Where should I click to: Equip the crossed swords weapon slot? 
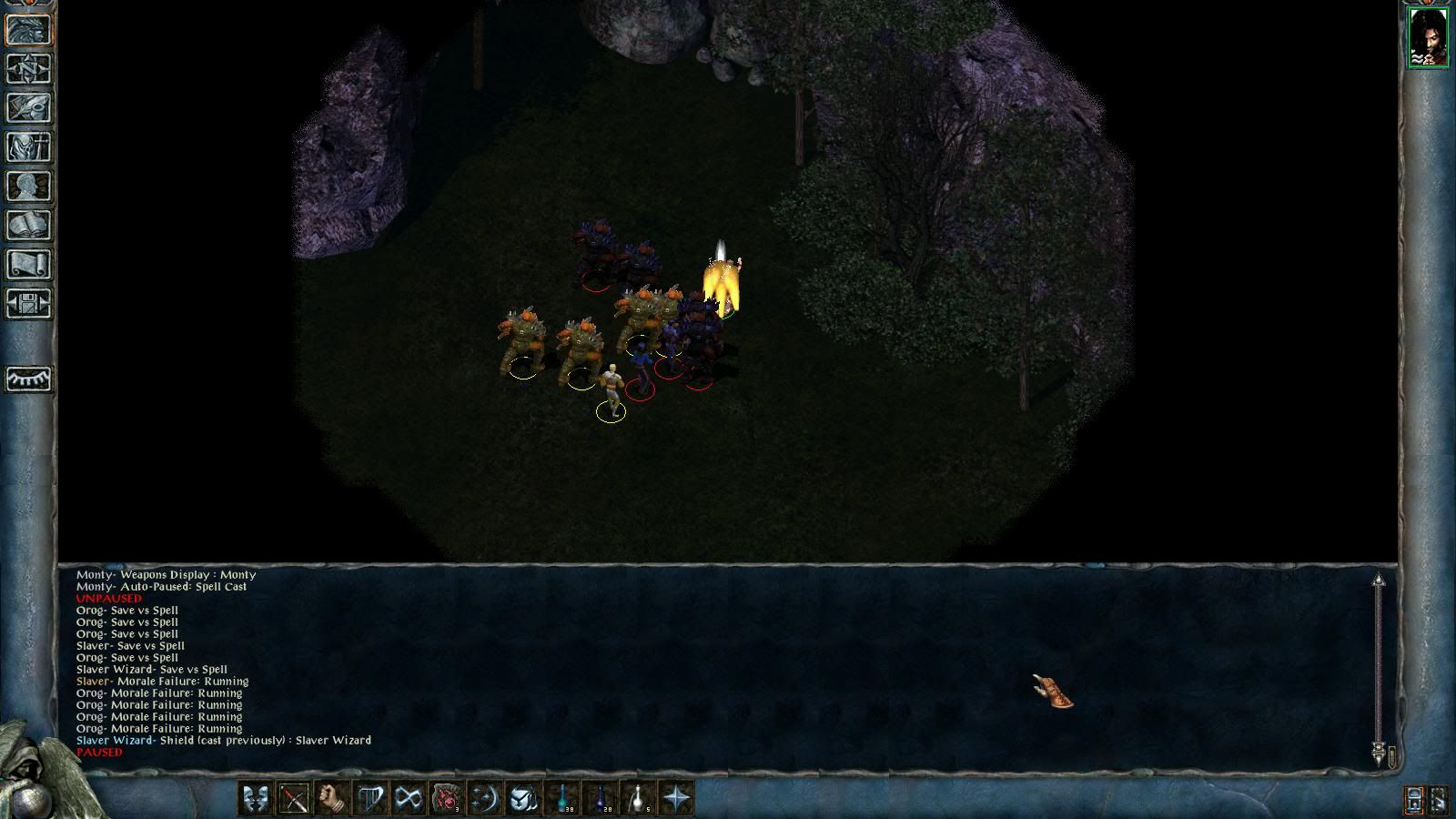click(x=294, y=799)
